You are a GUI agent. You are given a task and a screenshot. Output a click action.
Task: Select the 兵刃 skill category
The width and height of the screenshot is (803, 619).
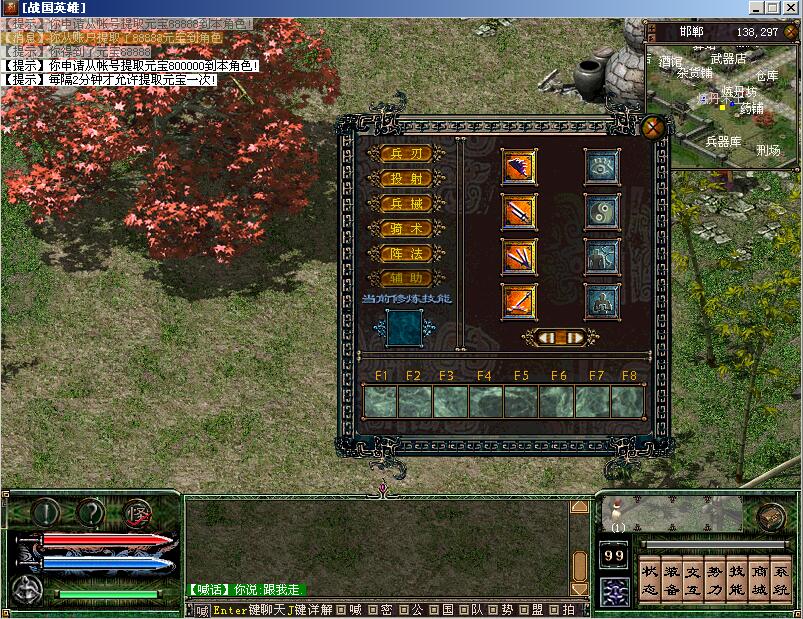[x=407, y=154]
